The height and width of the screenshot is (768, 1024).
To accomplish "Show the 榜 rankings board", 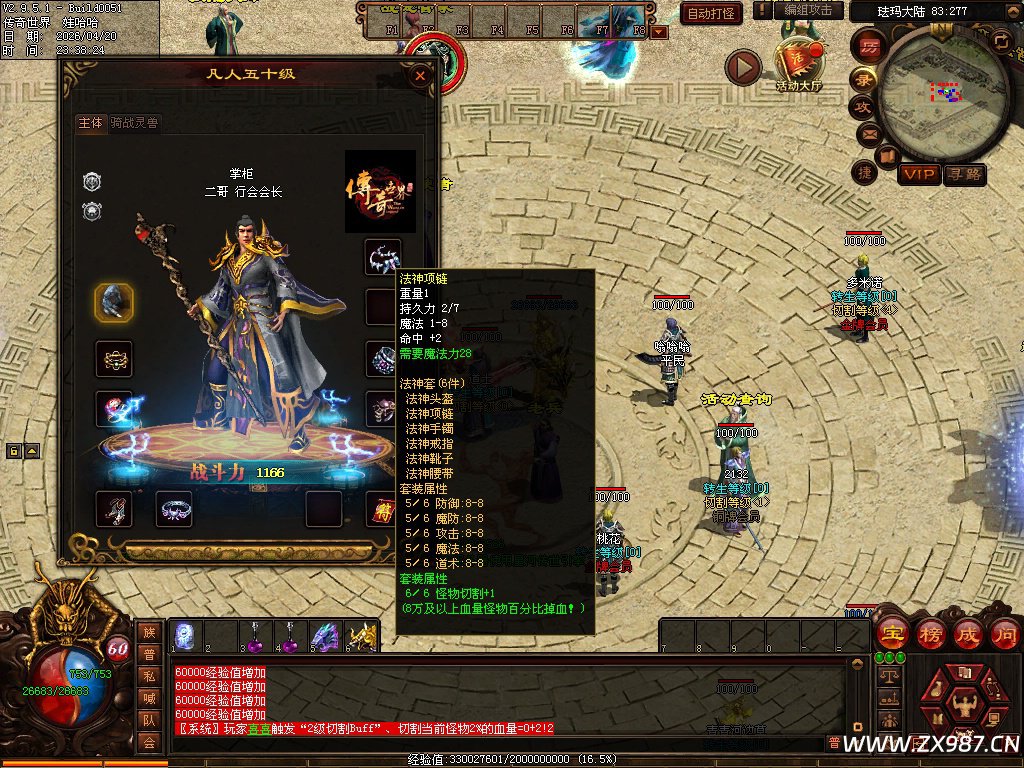I will (x=929, y=633).
